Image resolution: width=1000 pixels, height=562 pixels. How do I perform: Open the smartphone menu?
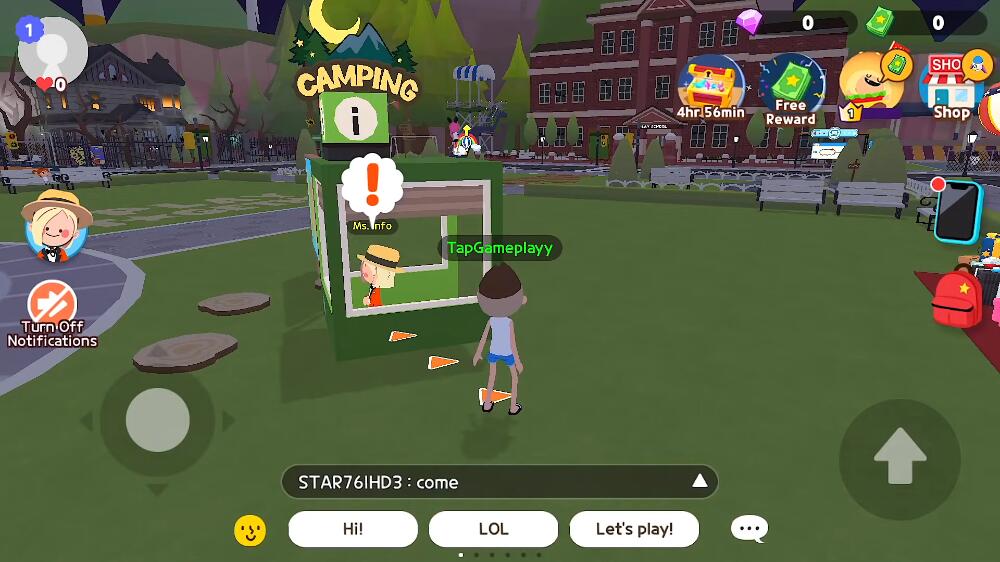pos(957,211)
